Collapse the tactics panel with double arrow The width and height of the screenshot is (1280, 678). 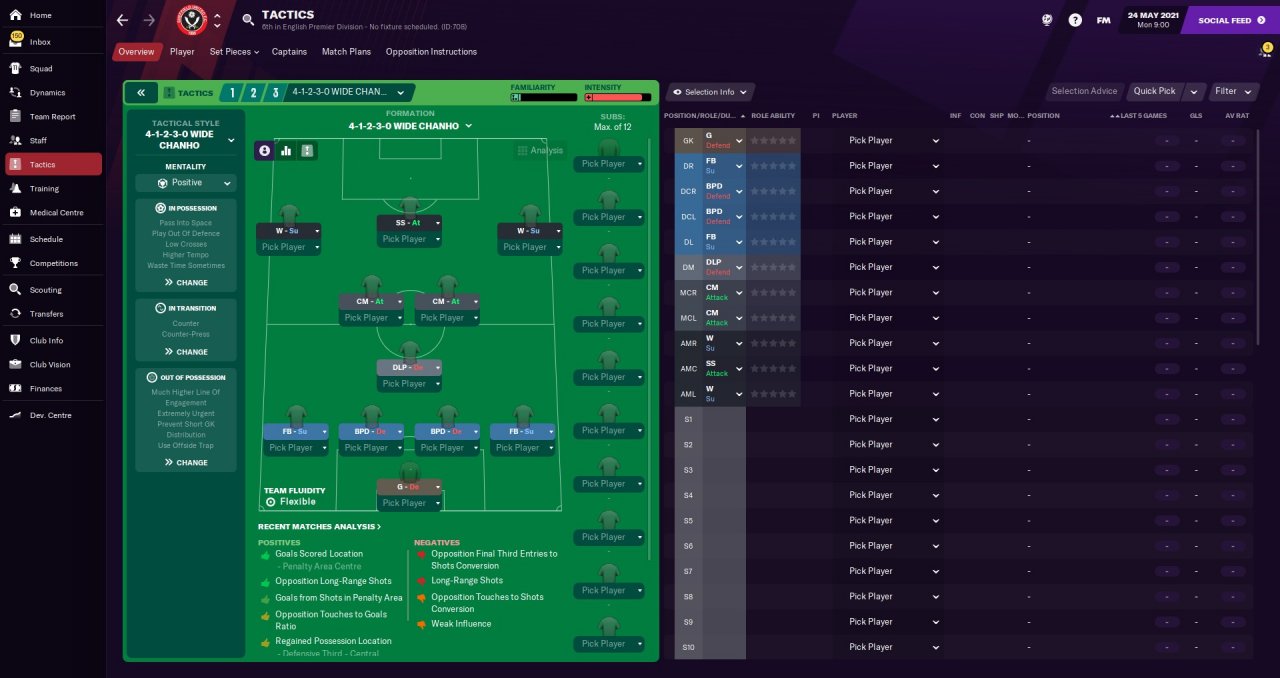click(141, 93)
